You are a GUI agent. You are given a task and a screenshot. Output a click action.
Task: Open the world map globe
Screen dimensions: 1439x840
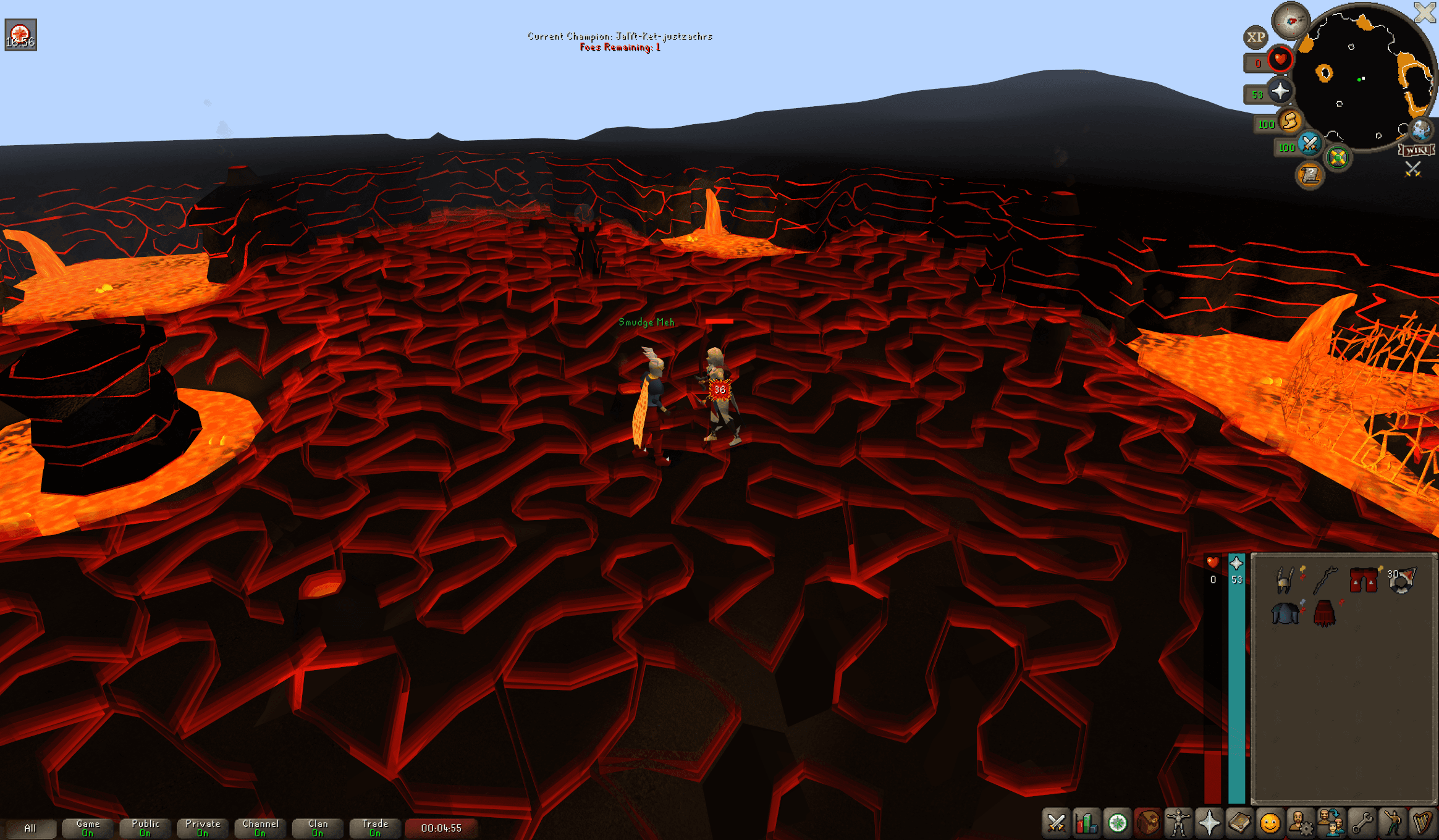[x=1420, y=130]
